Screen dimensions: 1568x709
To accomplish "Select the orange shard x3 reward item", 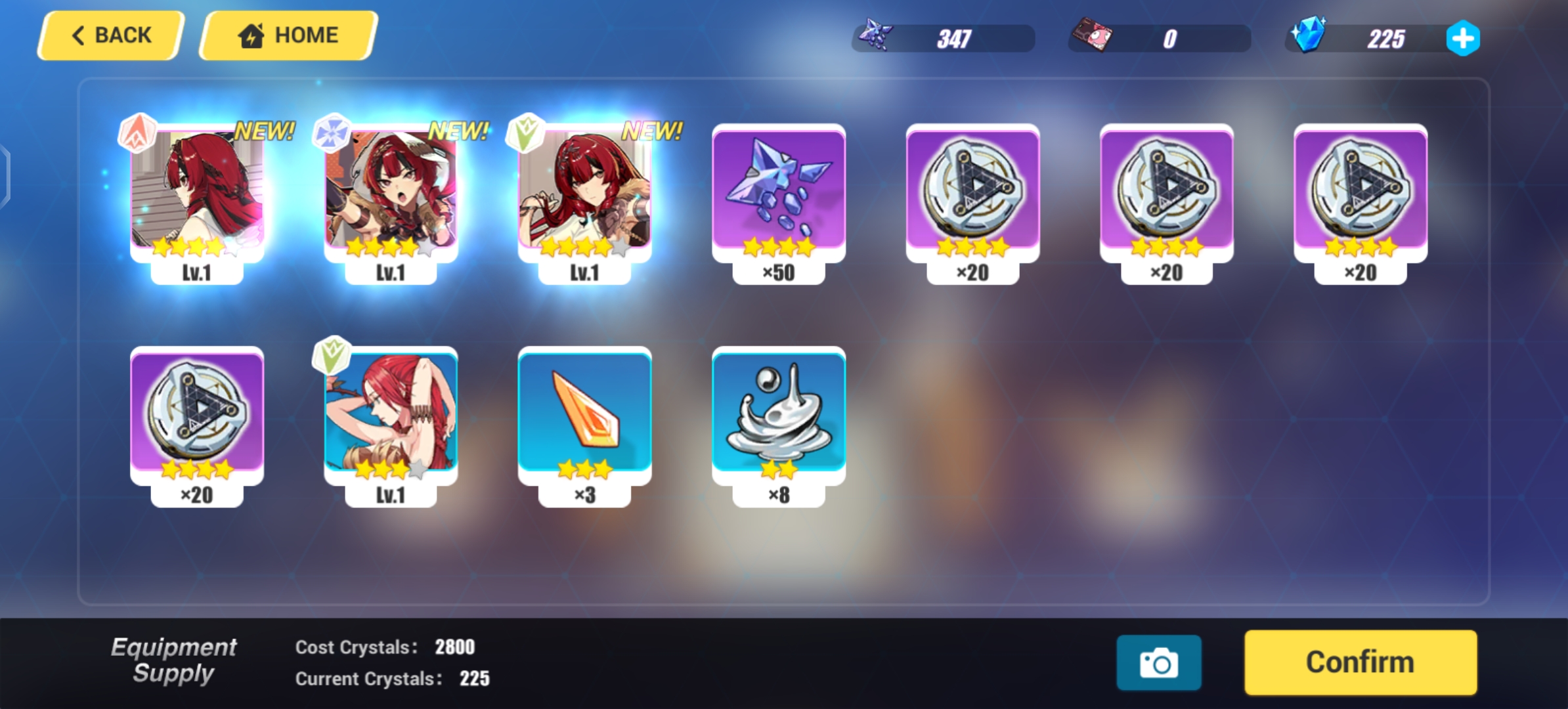I will (584, 414).
